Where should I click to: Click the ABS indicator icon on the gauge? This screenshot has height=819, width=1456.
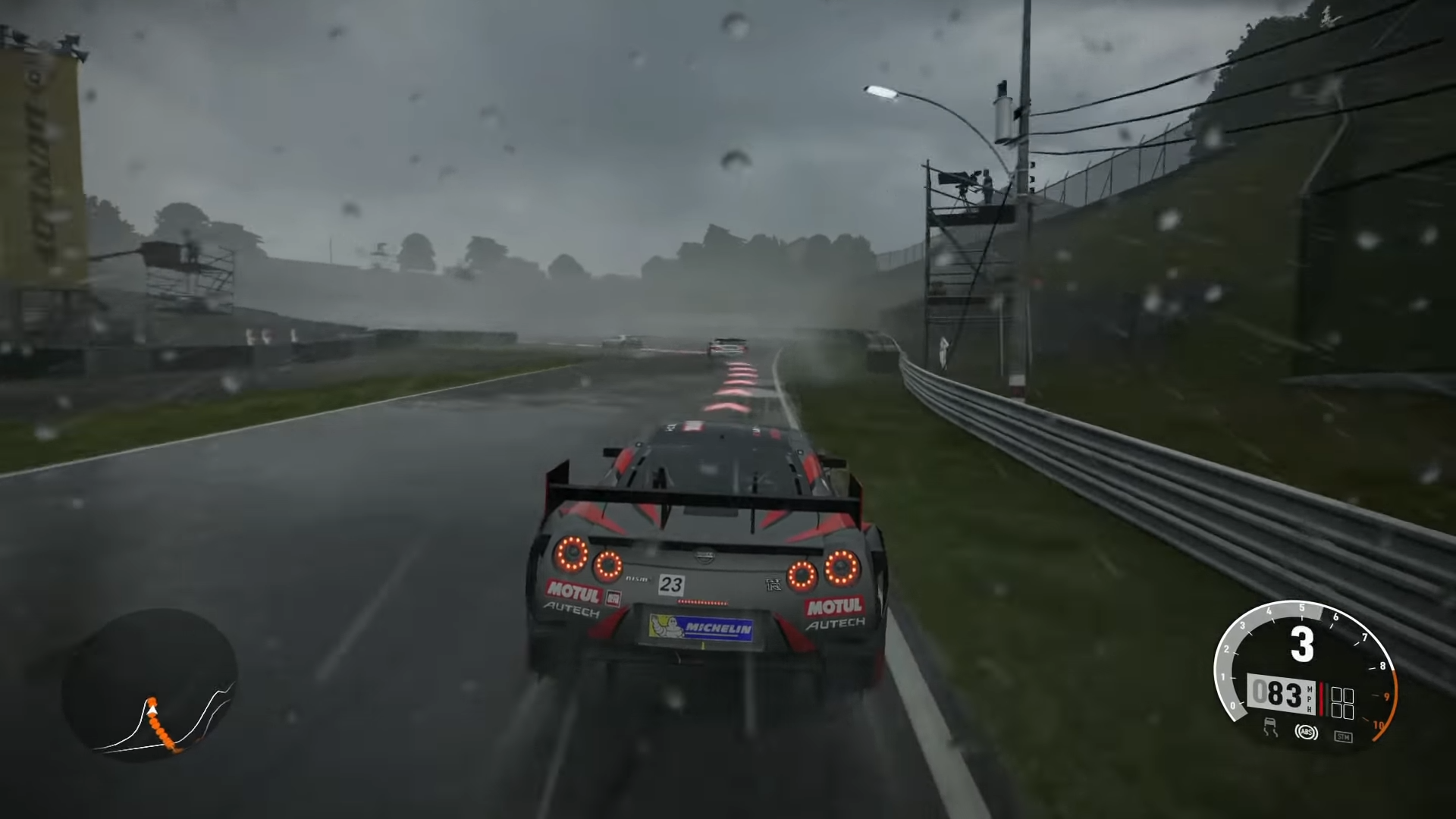coord(1307,733)
